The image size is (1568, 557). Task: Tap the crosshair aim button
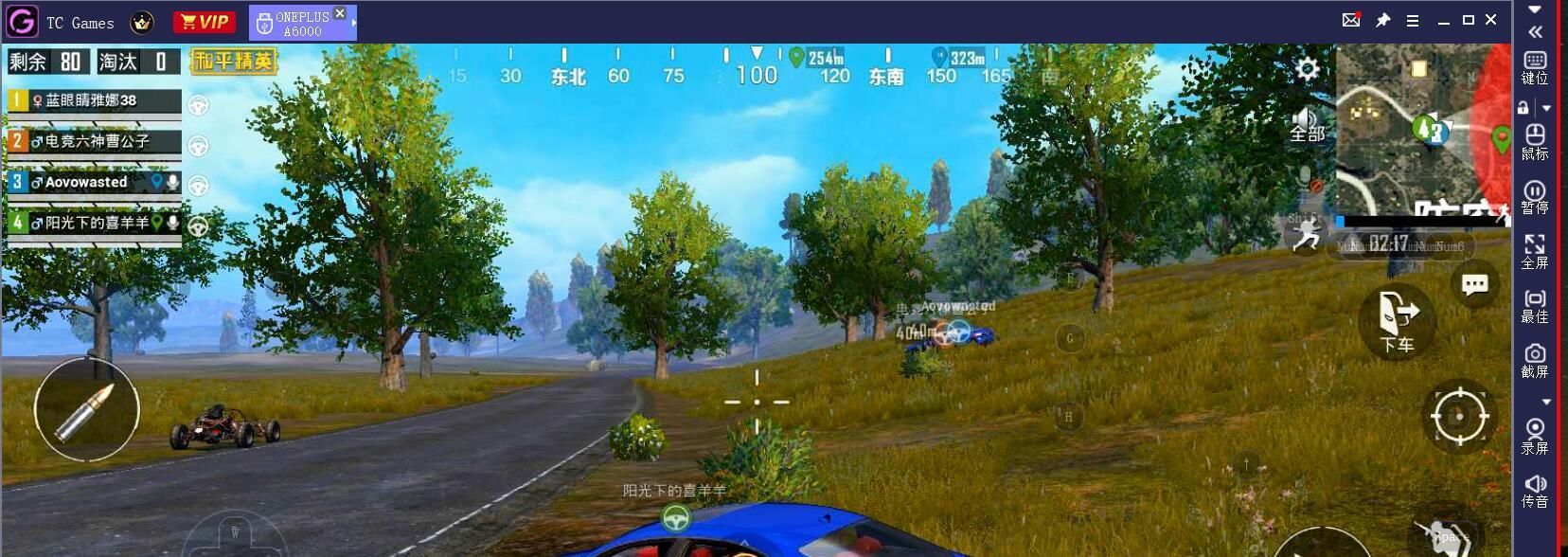[x=1459, y=416]
